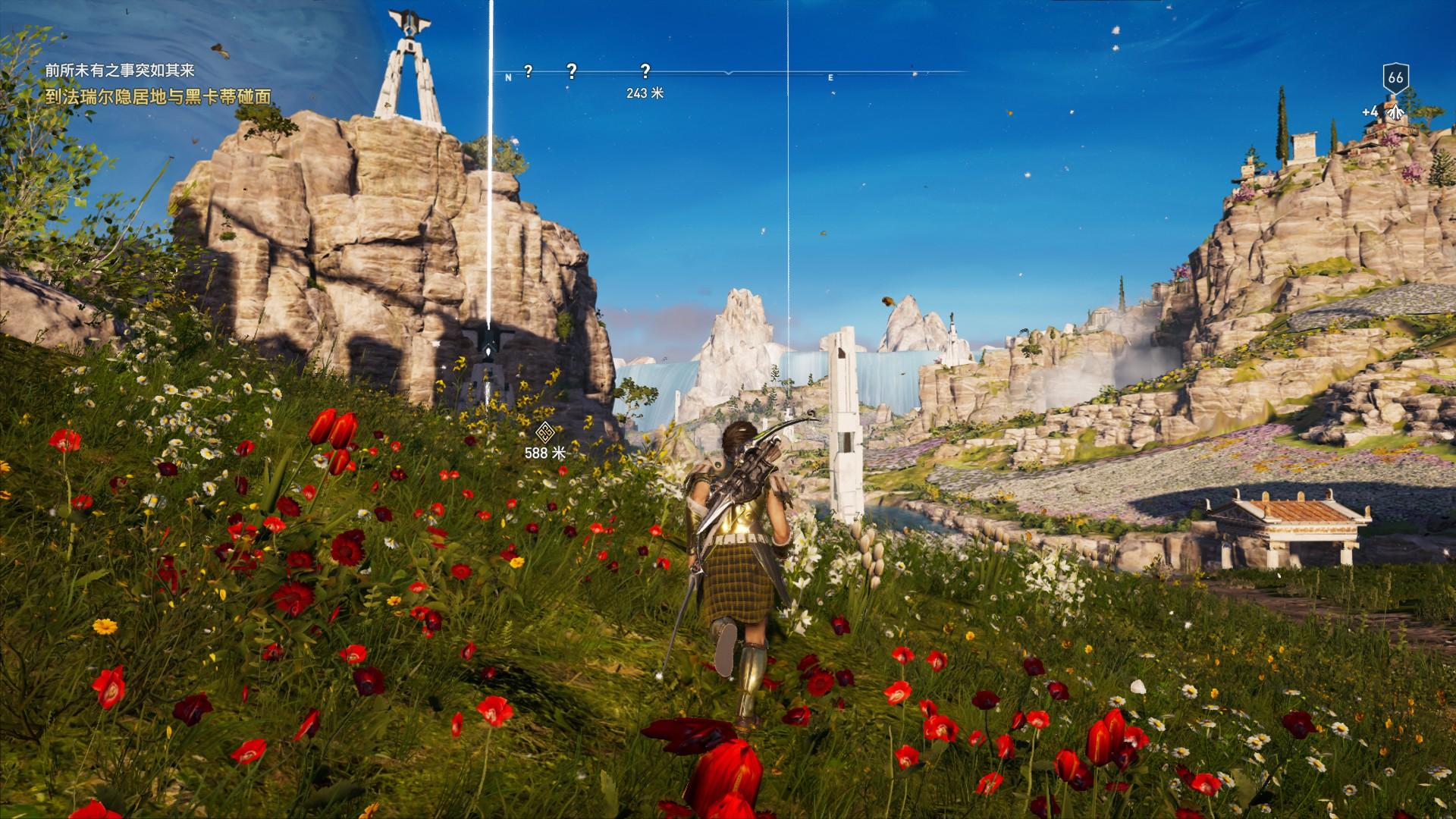The width and height of the screenshot is (1456, 819).
Task: Select the quest waypoint marker at 588 米
Action: (544, 433)
